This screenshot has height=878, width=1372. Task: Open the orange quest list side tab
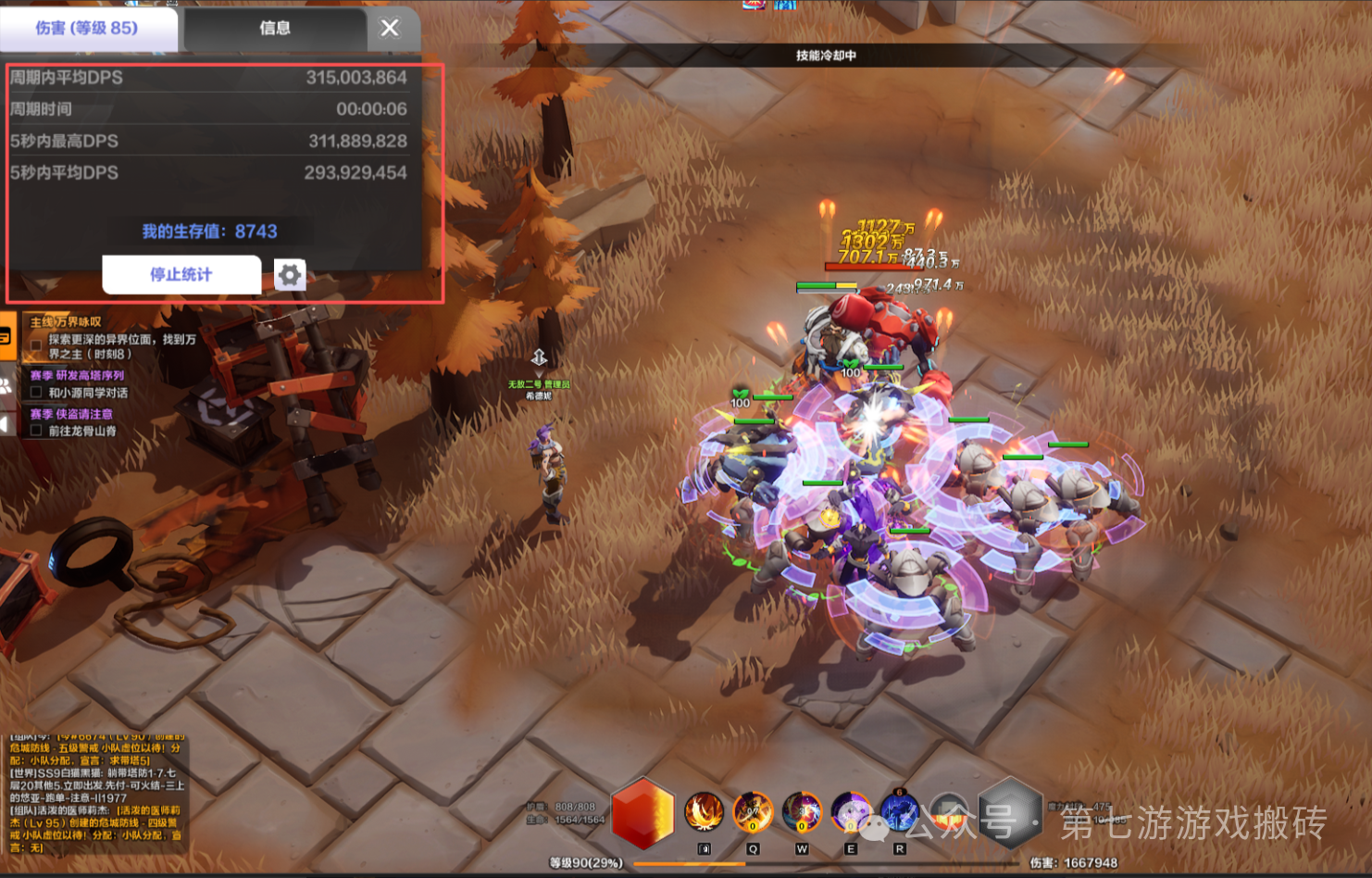(x=6, y=336)
